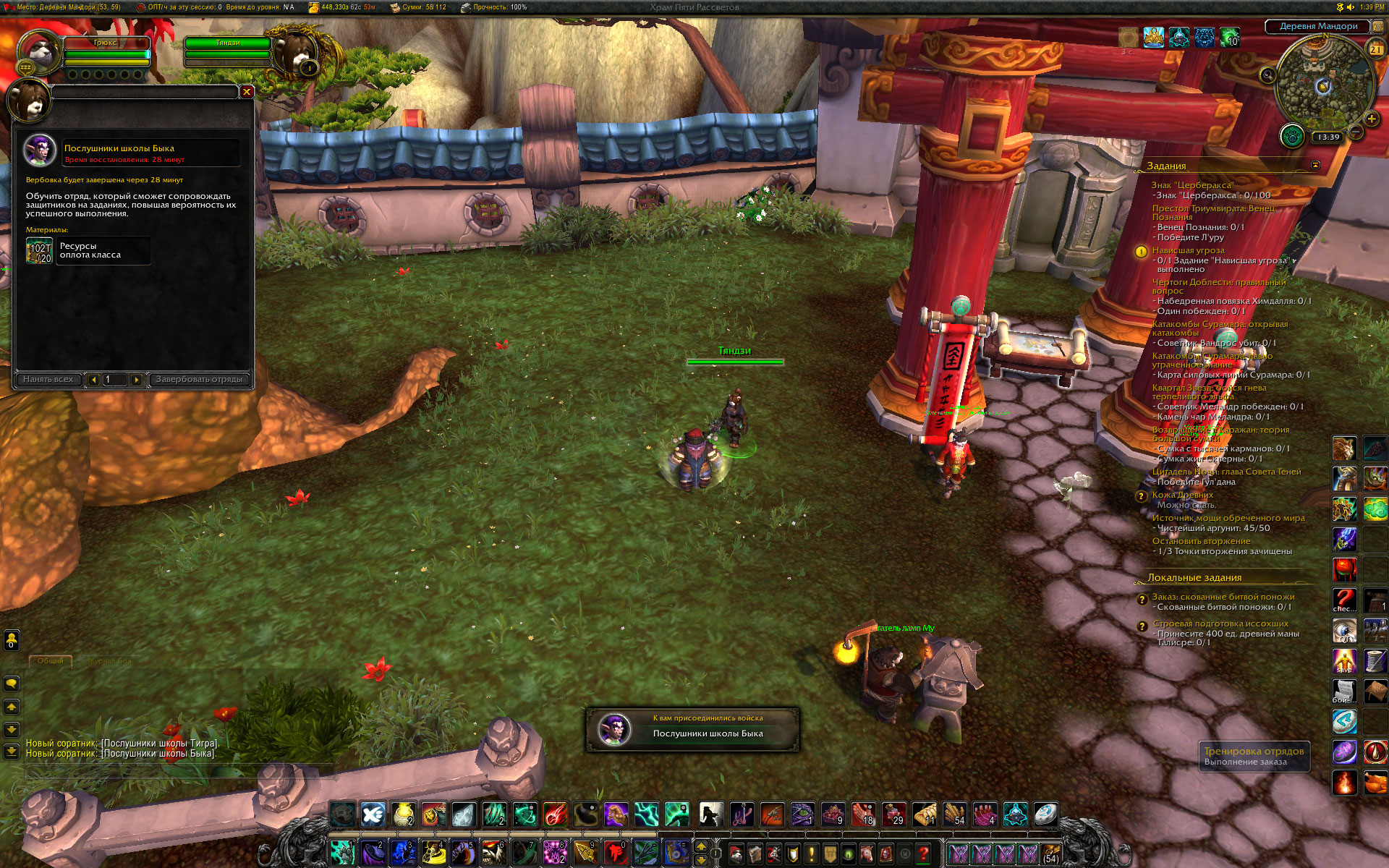Open the red question mark help button
The width and height of the screenshot is (1389, 868).
pos(924,854)
